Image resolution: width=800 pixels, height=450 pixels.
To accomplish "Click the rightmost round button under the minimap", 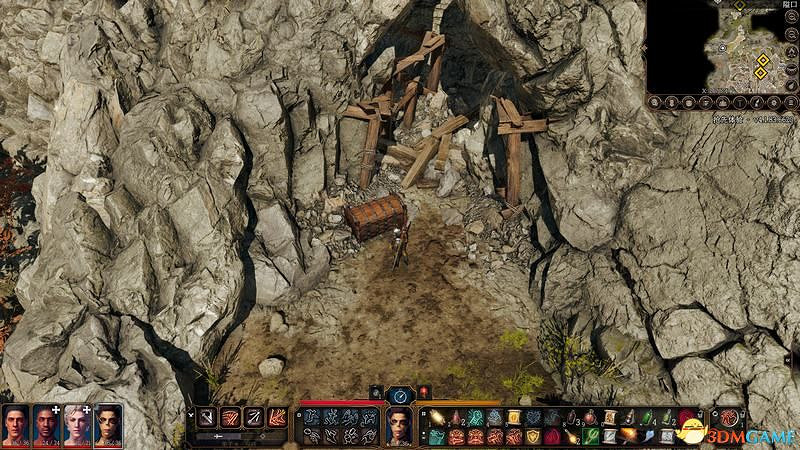I will click(x=789, y=100).
